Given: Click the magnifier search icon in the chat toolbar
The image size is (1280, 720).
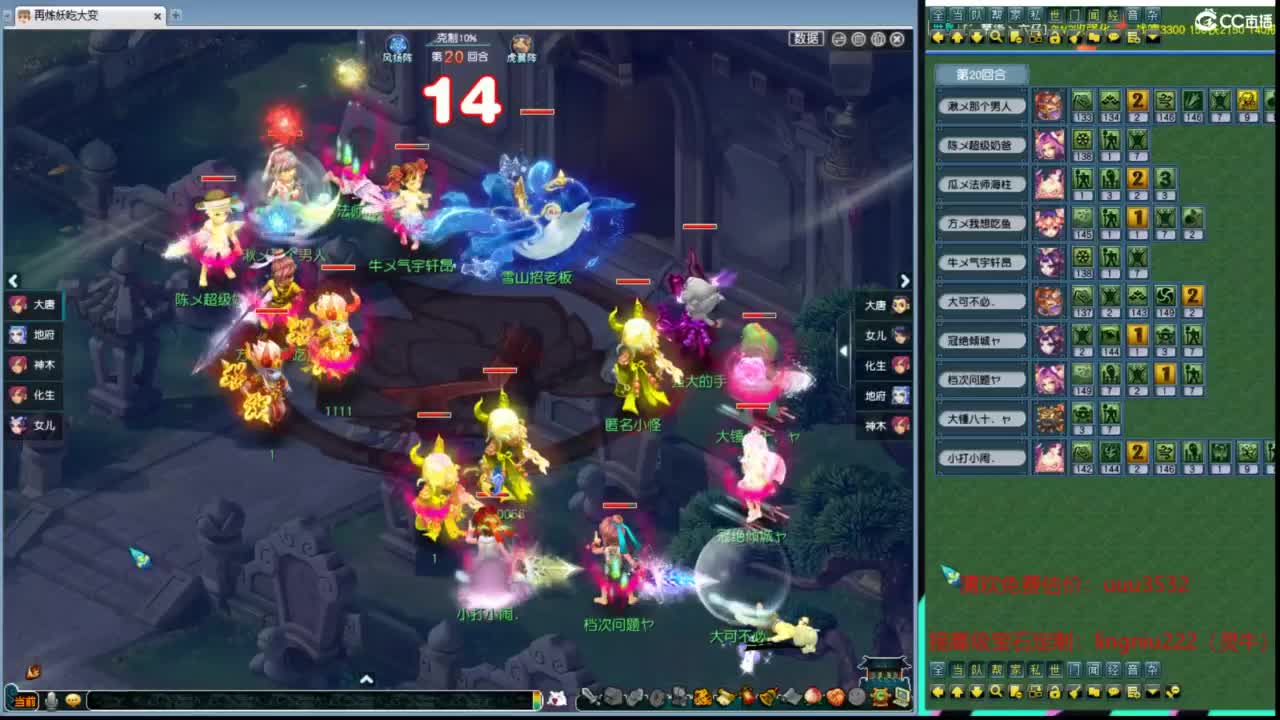Looking at the screenshot, I should click(994, 36).
